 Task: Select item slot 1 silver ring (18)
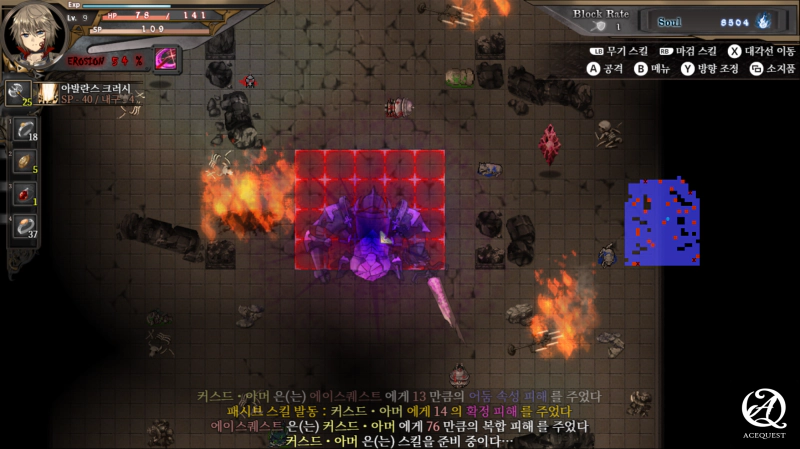point(25,129)
